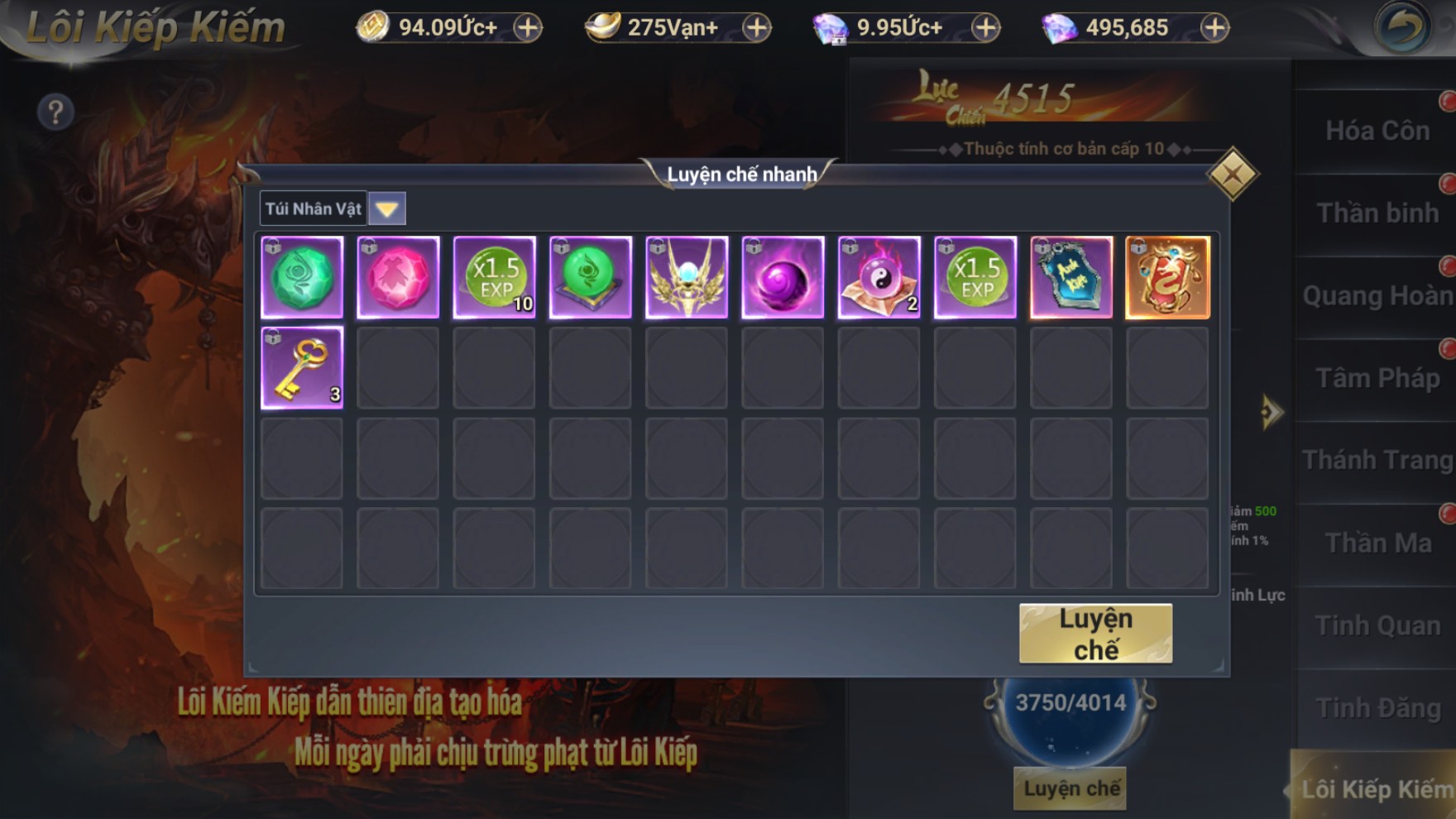Select the pink gem item slot

pos(398,277)
